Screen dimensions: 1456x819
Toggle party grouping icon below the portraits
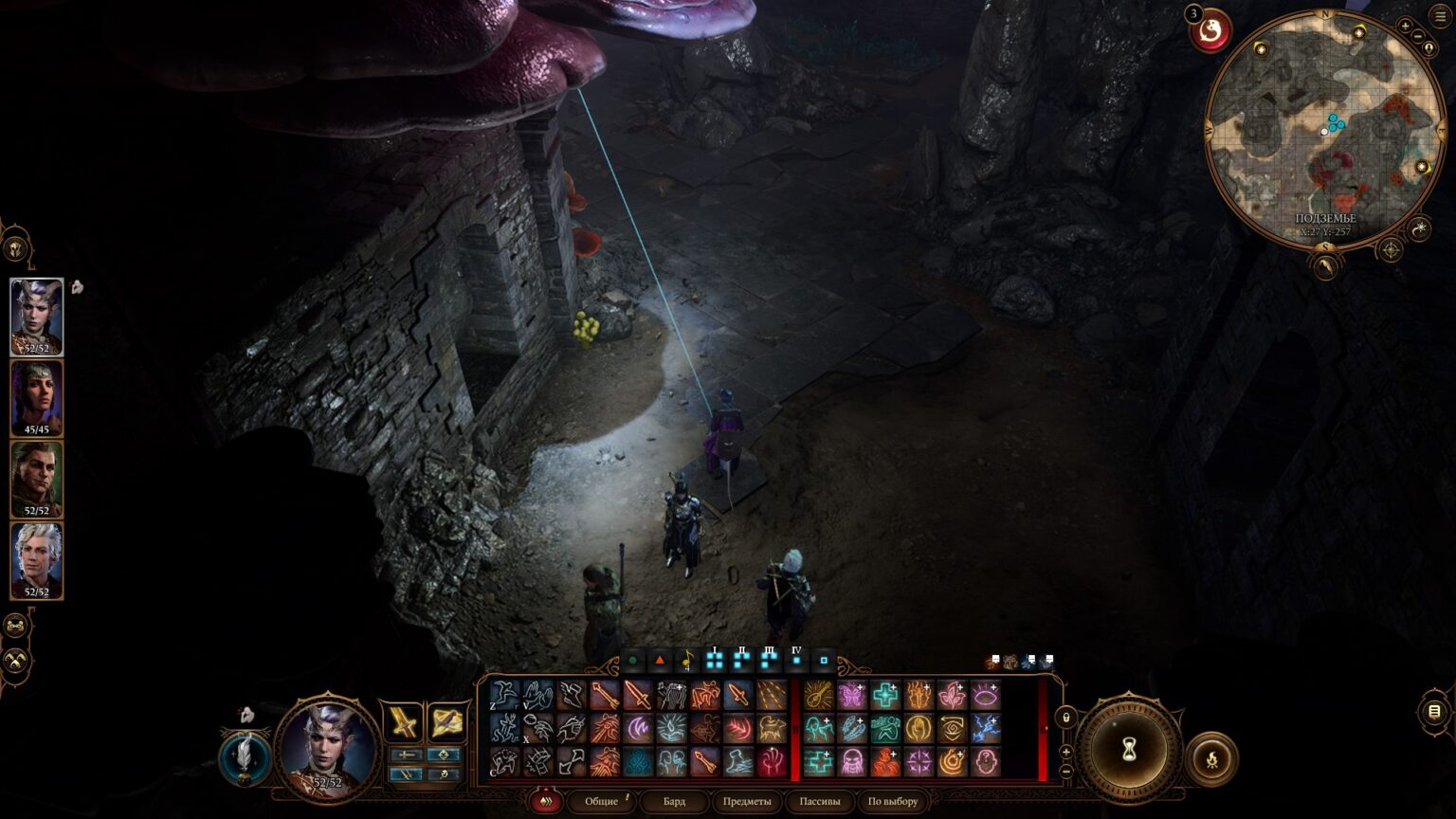pos(15,624)
